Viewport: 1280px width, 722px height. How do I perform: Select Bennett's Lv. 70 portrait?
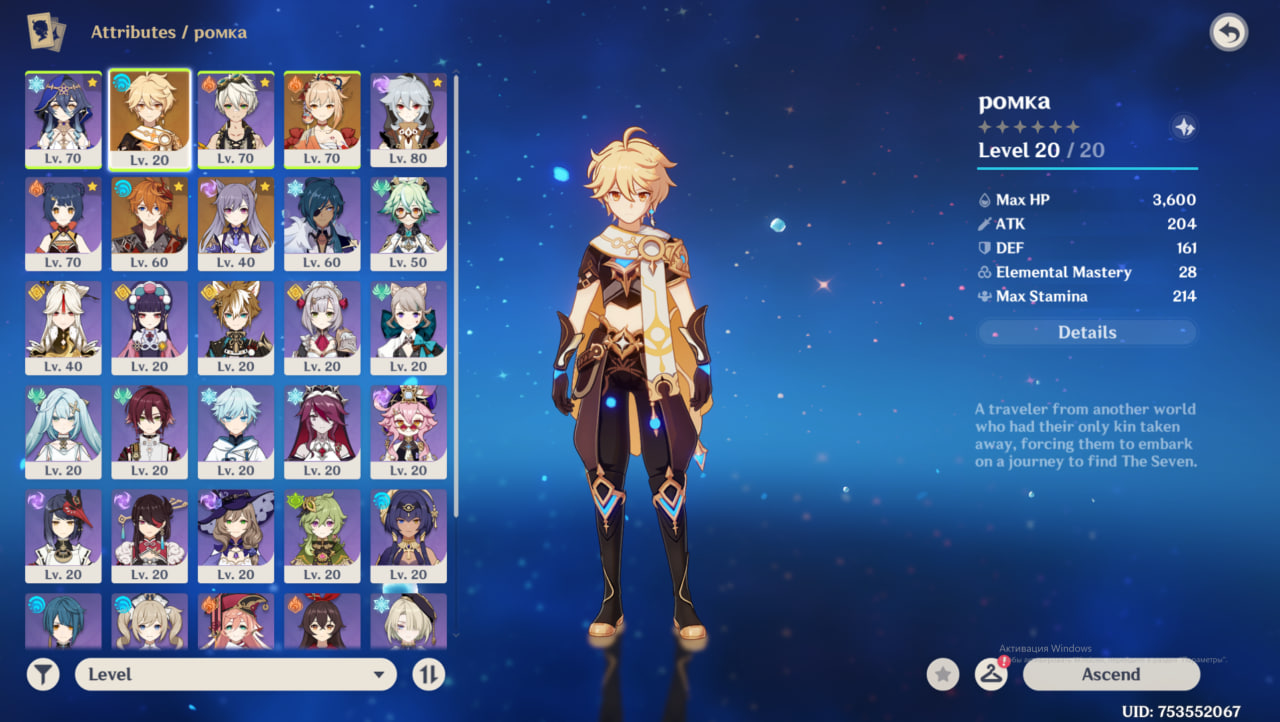click(235, 118)
